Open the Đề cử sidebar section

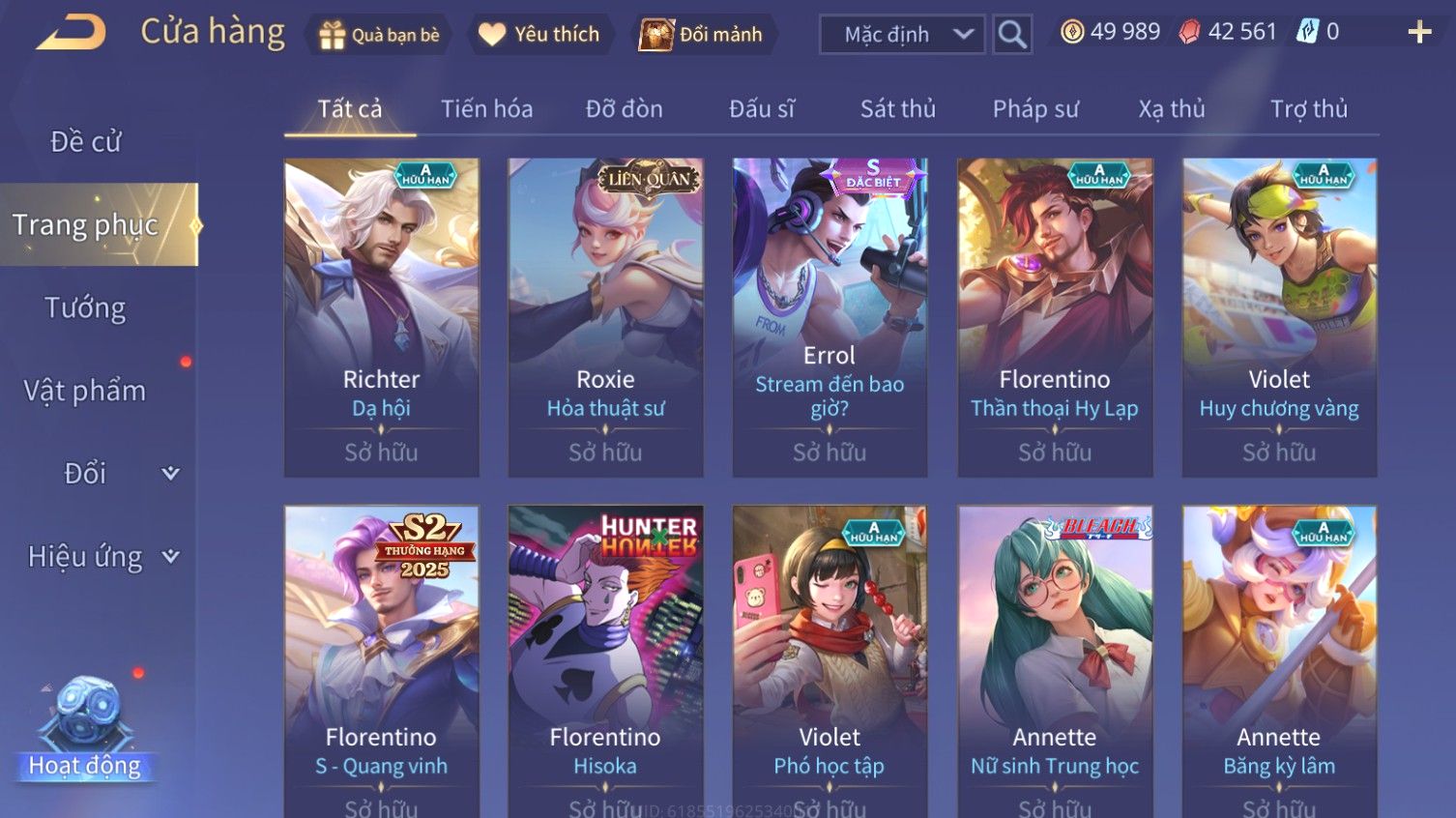click(85, 142)
